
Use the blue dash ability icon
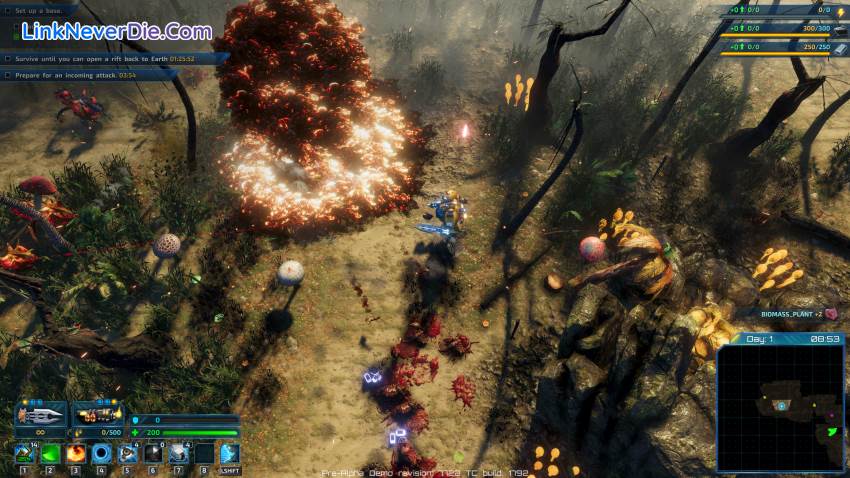coord(229,454)
